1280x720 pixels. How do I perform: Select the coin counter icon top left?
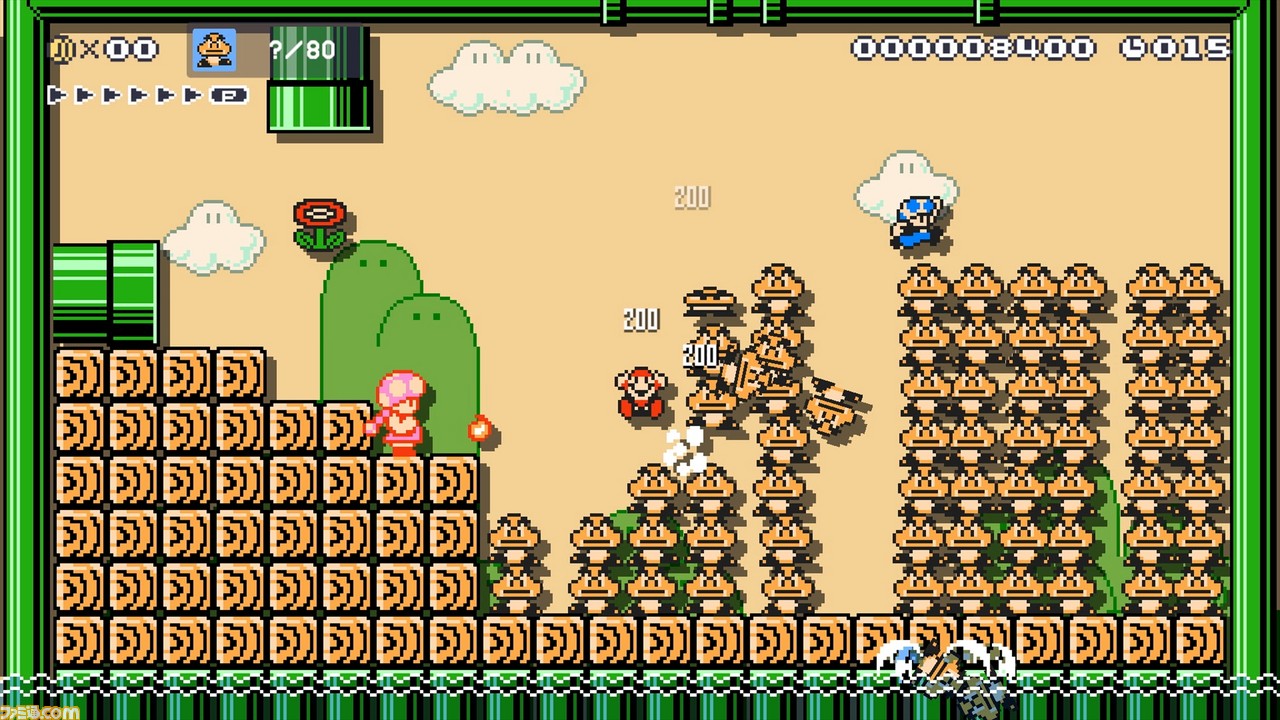[x=62, y=48]
